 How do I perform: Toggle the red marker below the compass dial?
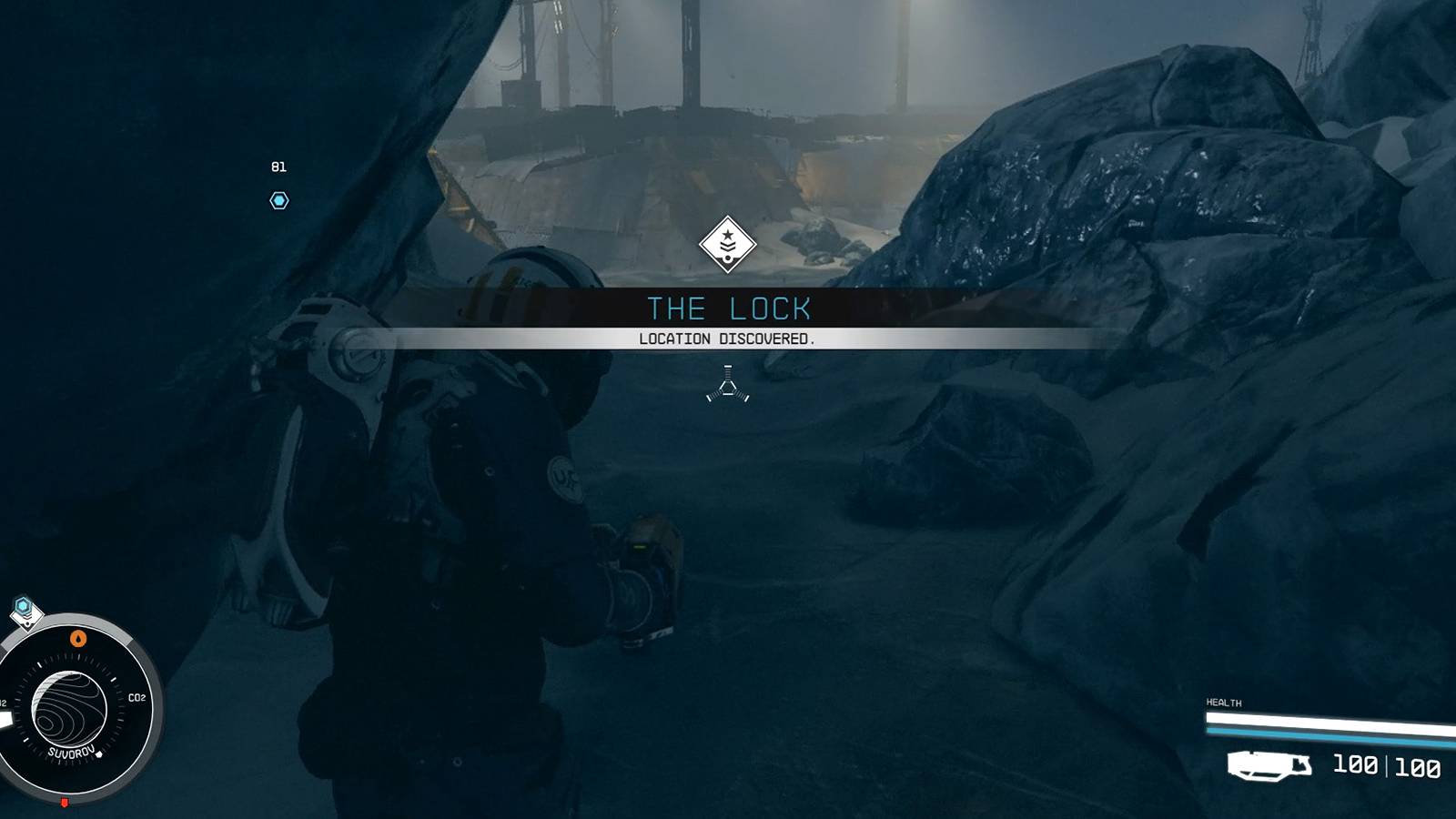[65, 802]
